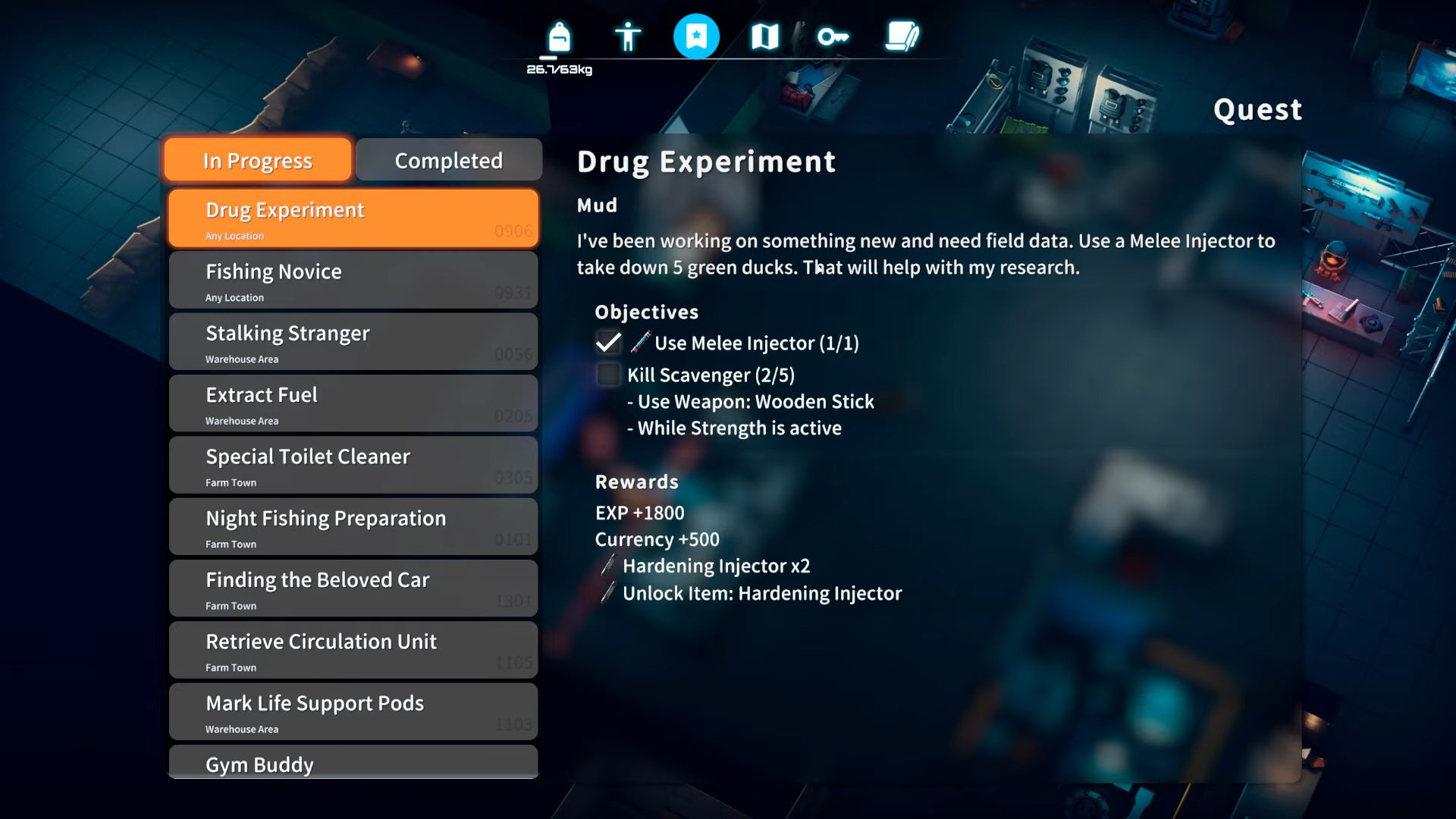
Task: Open the inventory backpack icon
Action: (558, 36)
